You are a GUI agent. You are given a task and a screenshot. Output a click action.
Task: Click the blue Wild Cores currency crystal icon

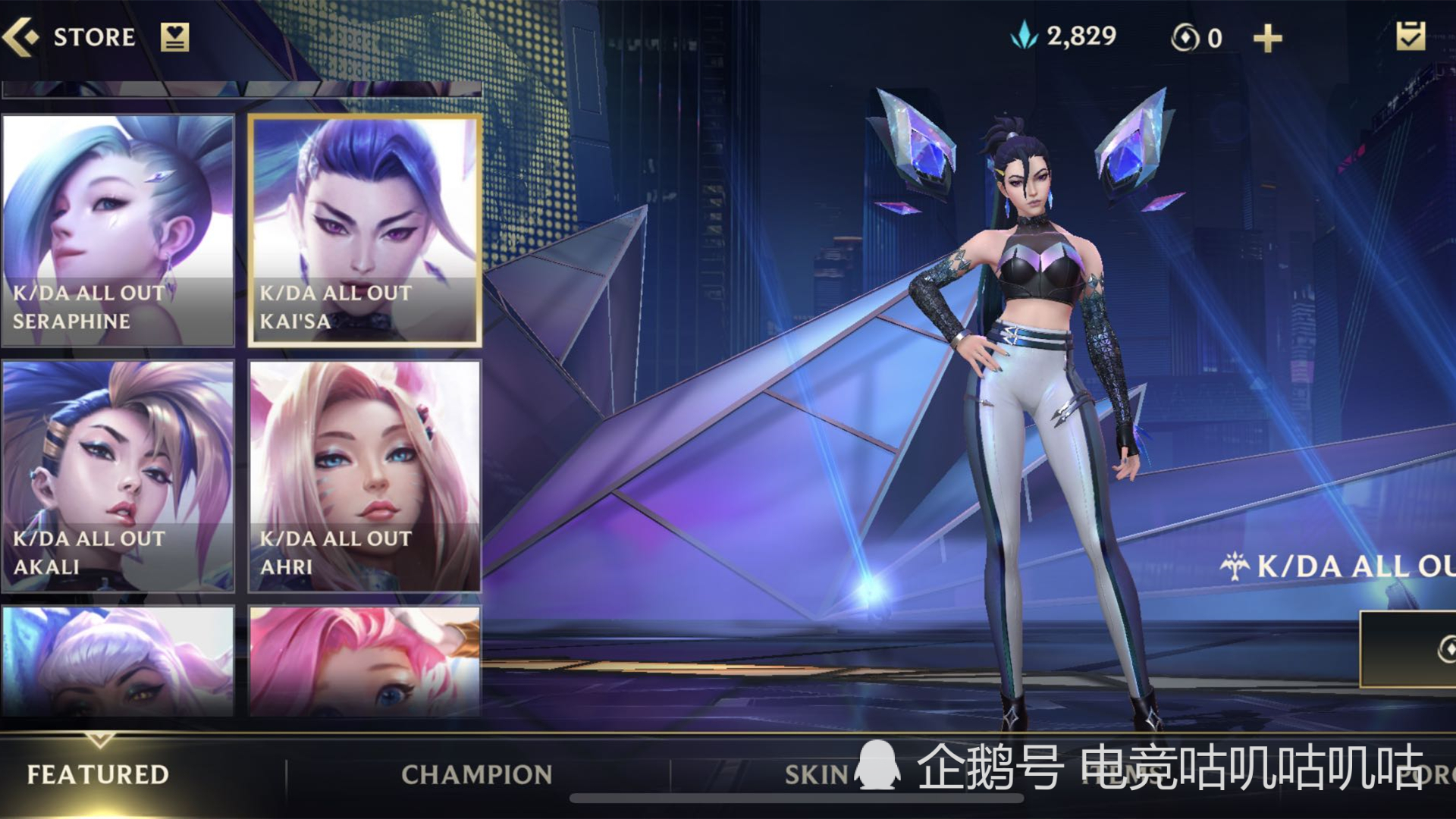coord(1025,33)
